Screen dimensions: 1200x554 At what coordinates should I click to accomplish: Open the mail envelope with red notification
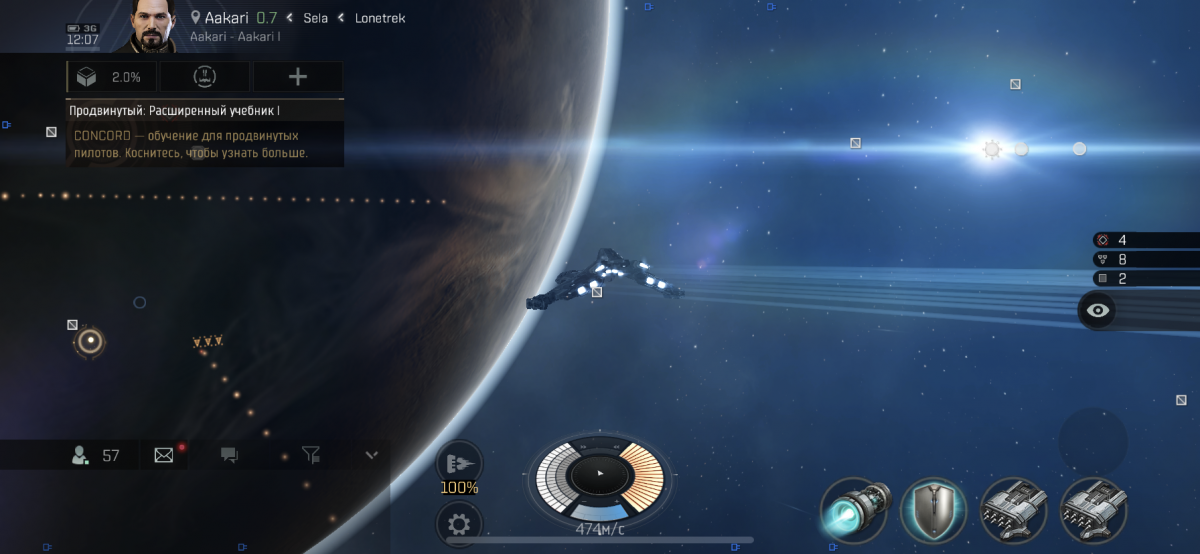[x=164, y=456]
